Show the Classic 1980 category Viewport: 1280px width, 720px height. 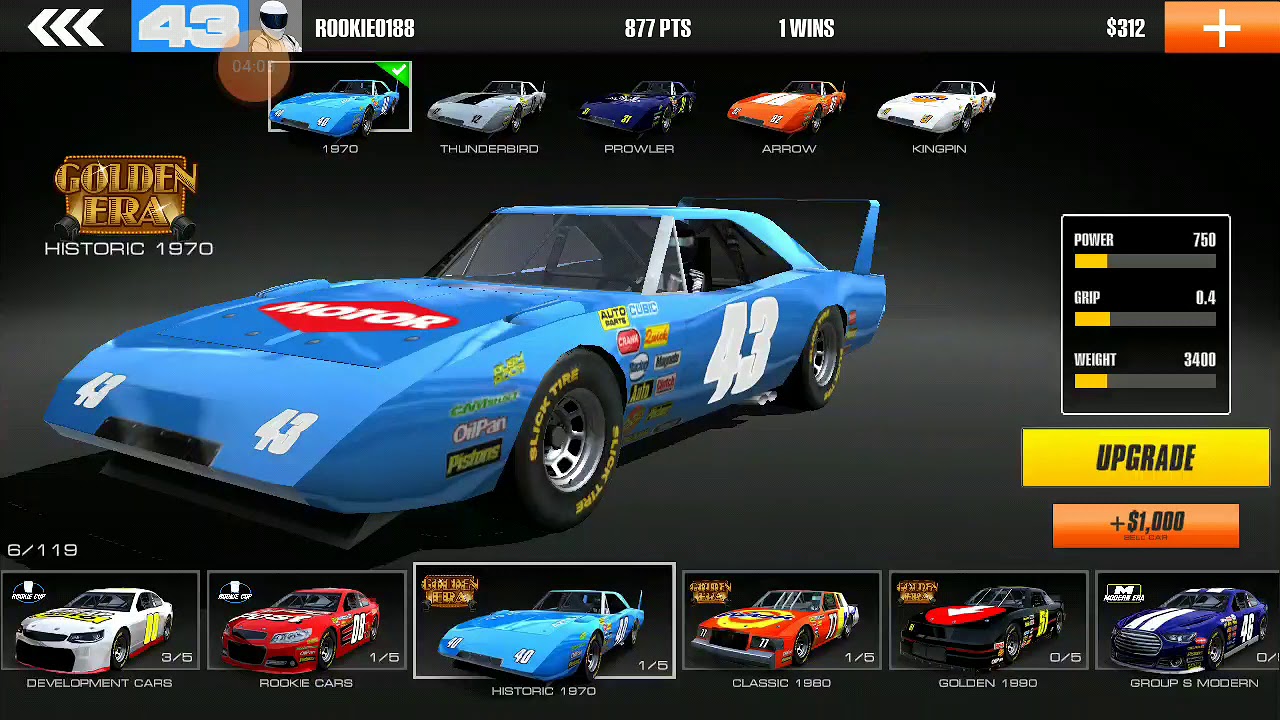pyautogui.click(x=781, y=621)
